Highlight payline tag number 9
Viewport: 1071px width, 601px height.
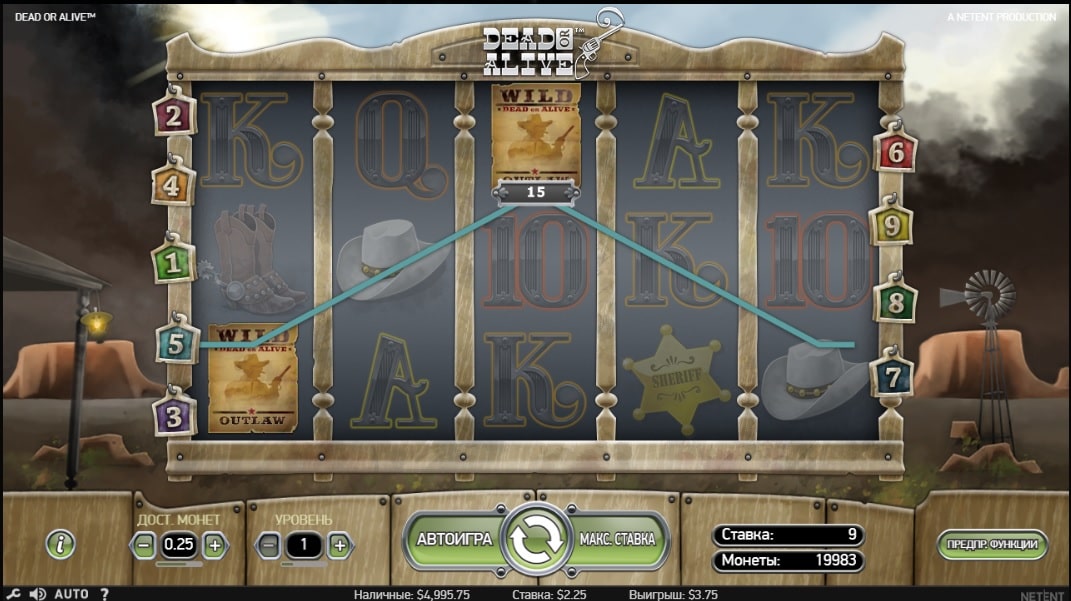click(889, 226)
